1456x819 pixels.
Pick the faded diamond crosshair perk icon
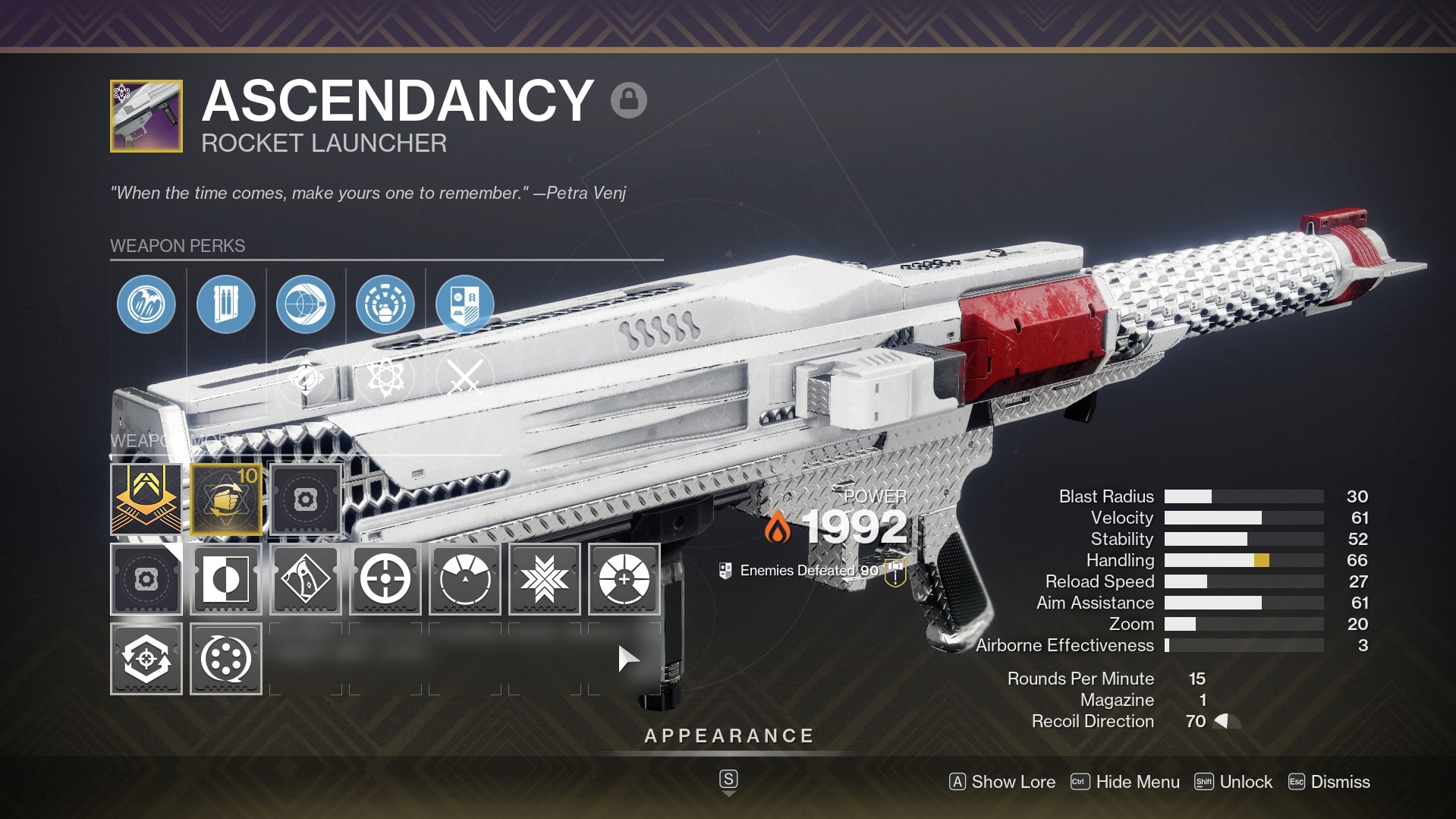[x=306, y=377]
